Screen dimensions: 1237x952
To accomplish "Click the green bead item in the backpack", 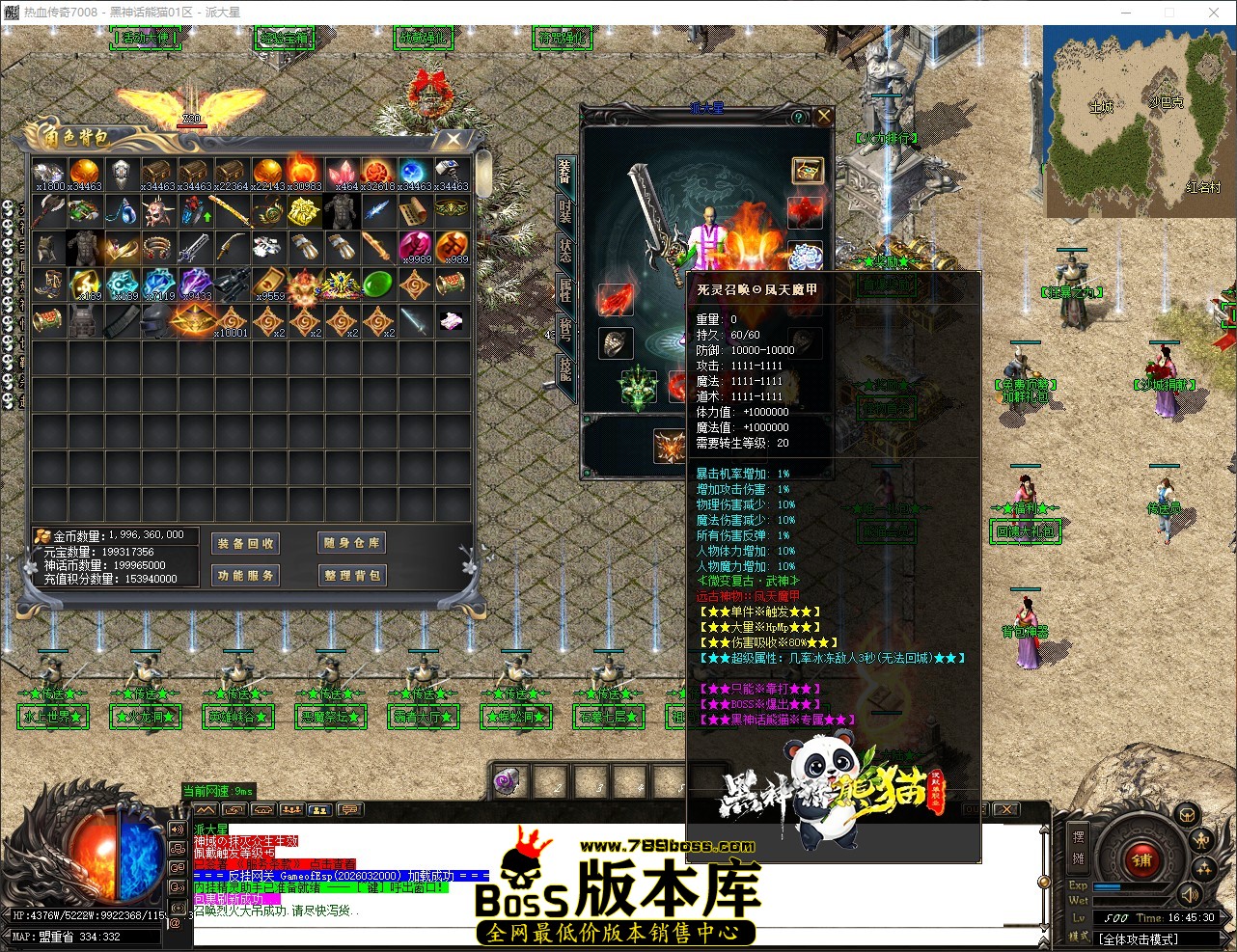I will [377, 283].
